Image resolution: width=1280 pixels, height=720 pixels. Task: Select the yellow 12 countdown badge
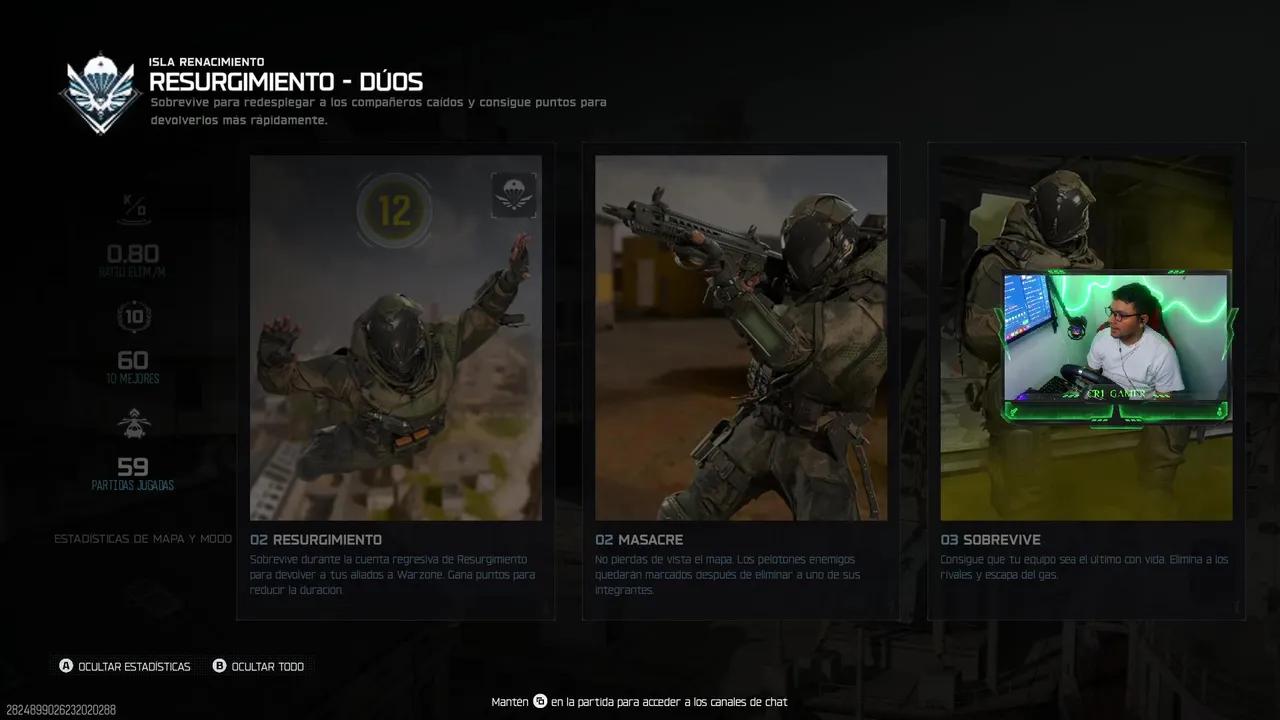click(x=394, y=210)
